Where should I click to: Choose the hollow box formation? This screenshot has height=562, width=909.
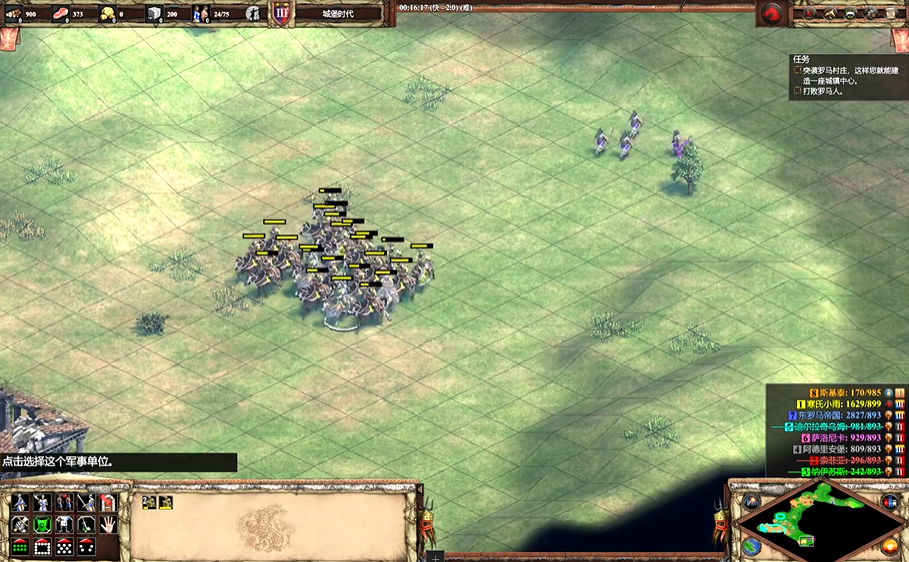[42, 546]
